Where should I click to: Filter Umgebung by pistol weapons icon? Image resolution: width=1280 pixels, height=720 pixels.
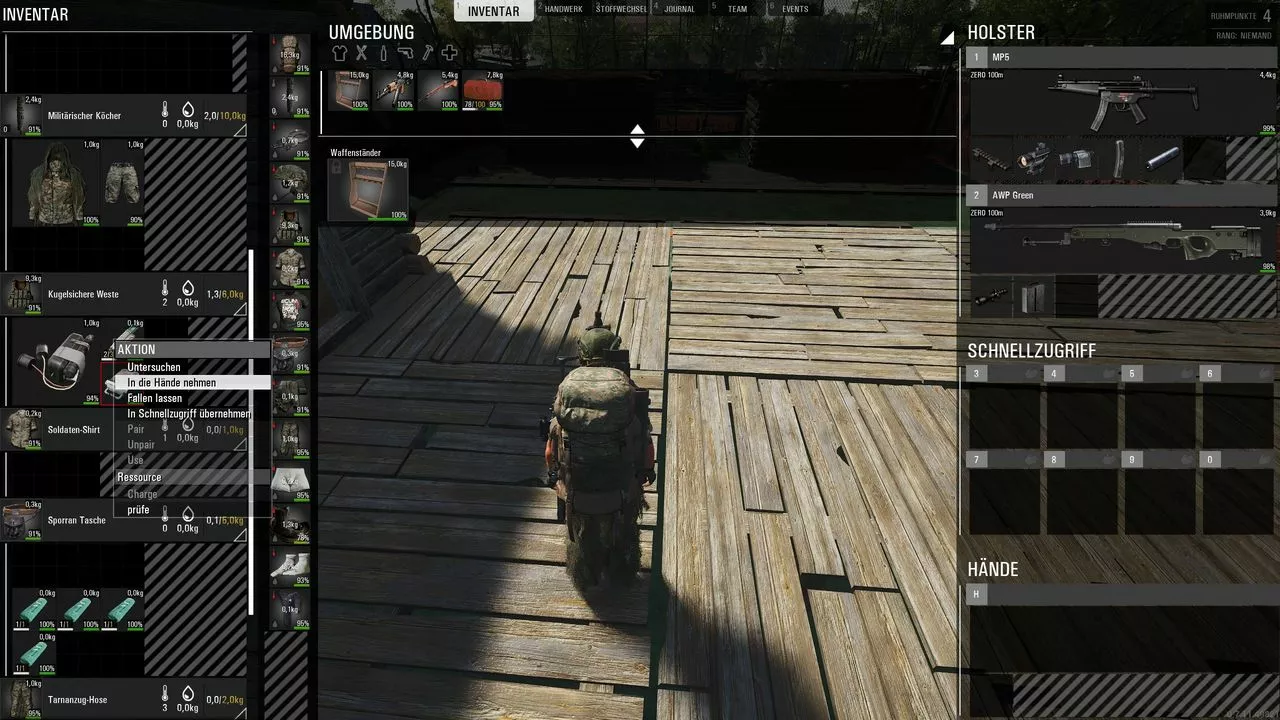[x=405, y=53]
